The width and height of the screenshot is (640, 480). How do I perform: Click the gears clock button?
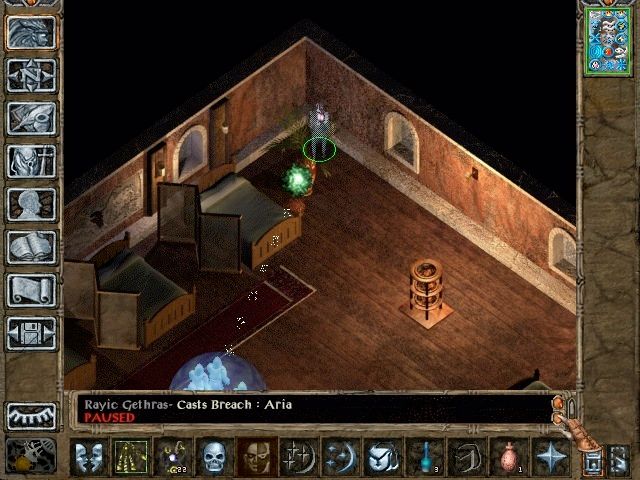coord(31,455)
